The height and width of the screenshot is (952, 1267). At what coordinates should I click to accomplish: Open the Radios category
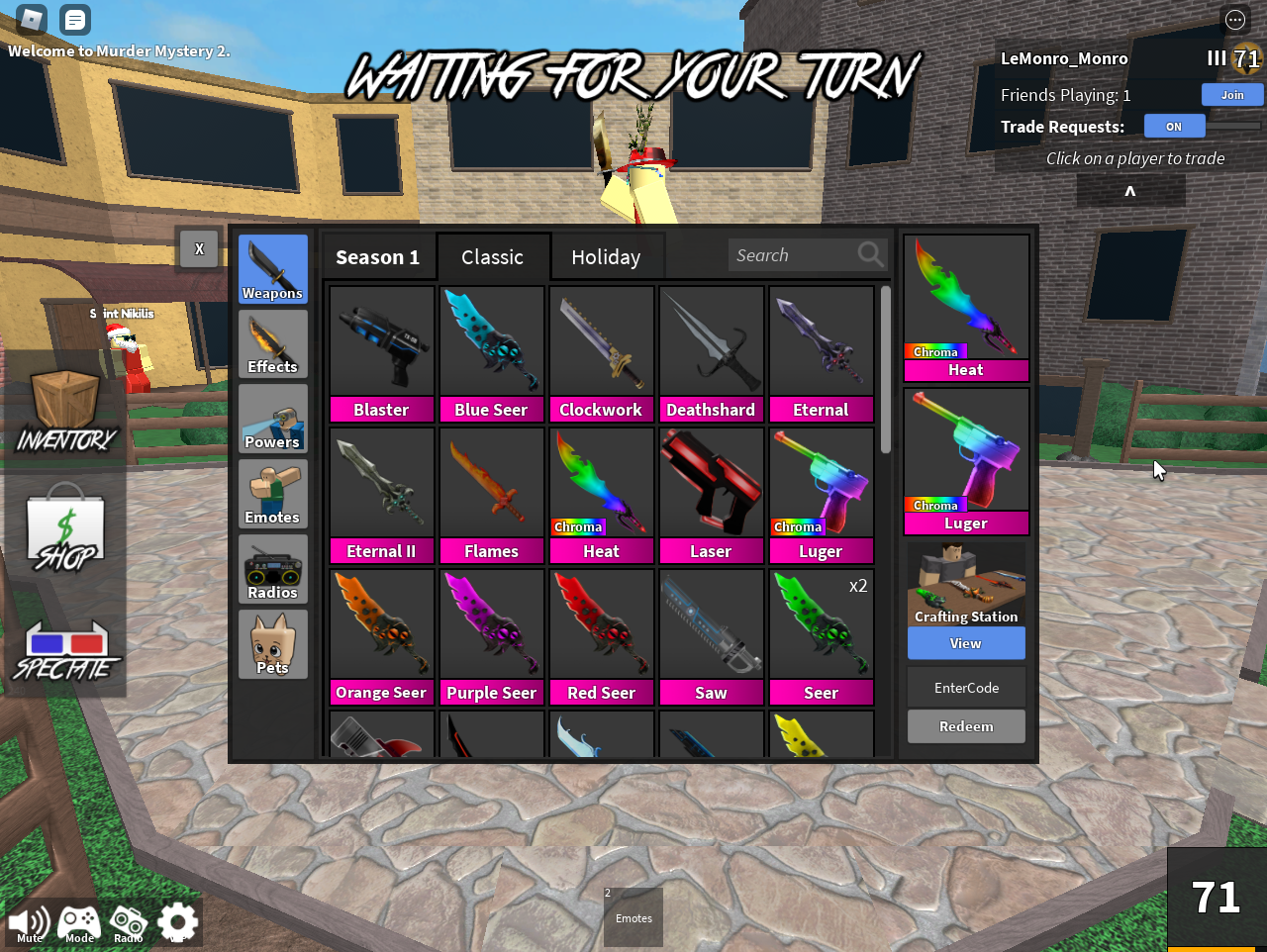click(x=272, y=568)
